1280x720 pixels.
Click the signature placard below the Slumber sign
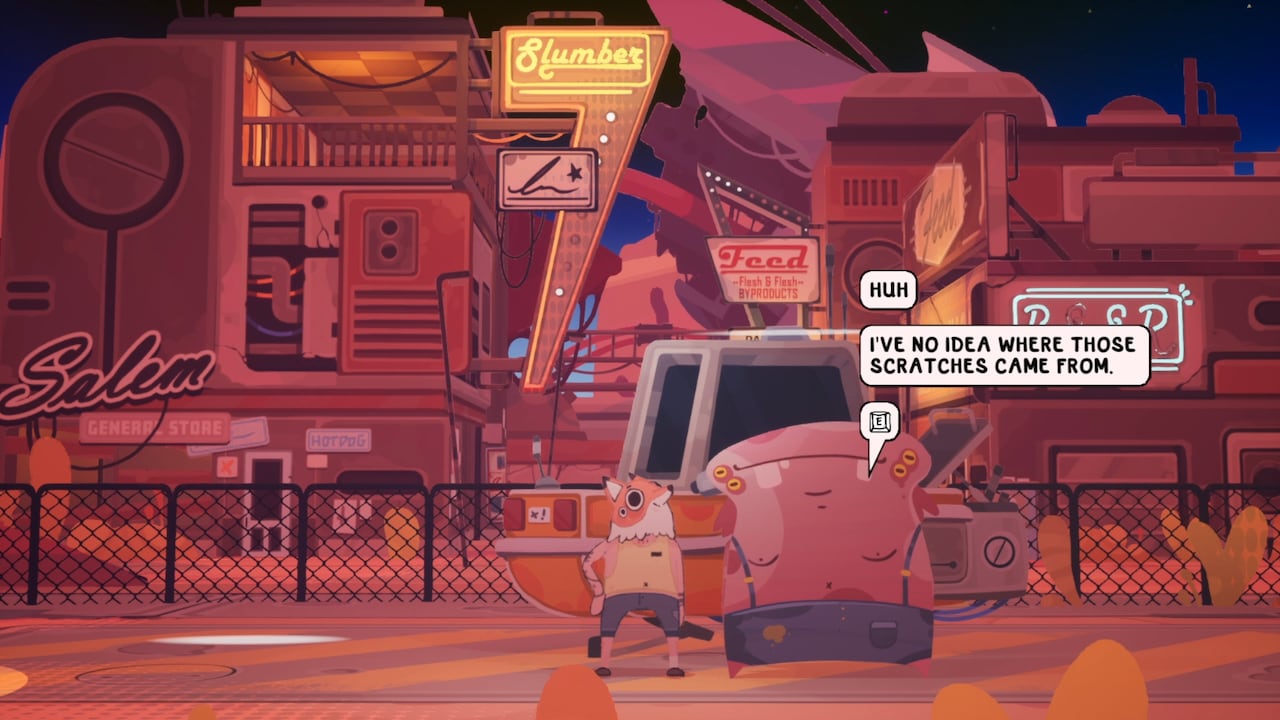pos(545,180)
